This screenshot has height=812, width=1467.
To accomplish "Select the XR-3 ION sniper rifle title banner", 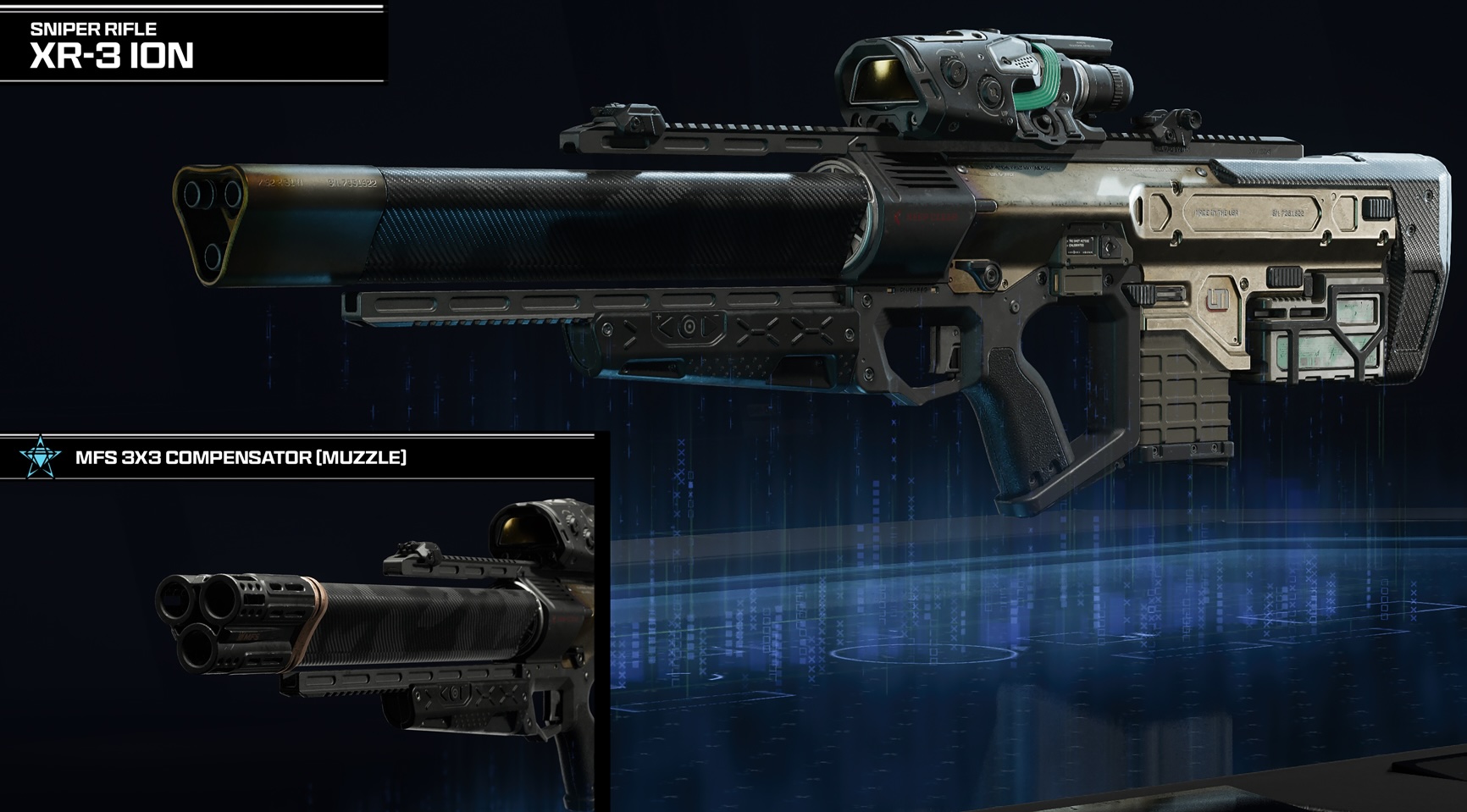I will [112, 46].
